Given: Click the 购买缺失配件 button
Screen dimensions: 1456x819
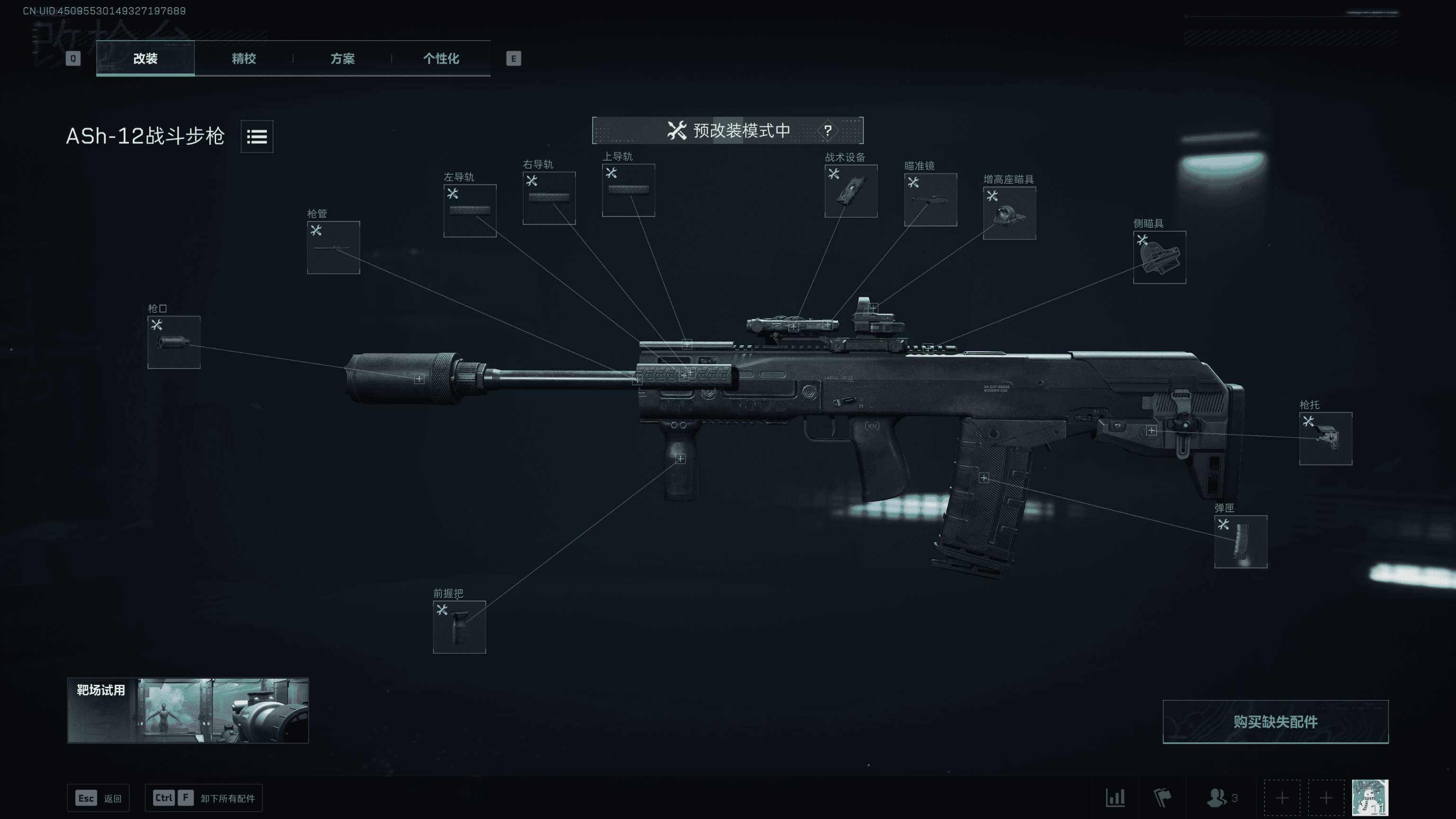Looking at the screenshot, I should tap(1275, 722).
